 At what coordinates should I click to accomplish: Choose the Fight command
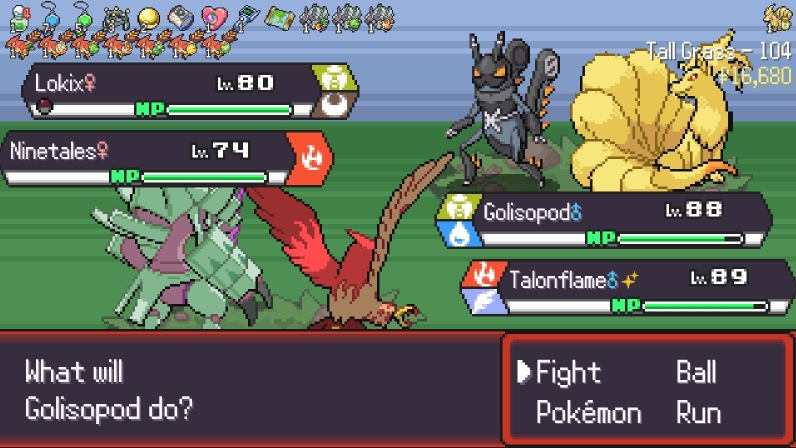tap(568, 373)
